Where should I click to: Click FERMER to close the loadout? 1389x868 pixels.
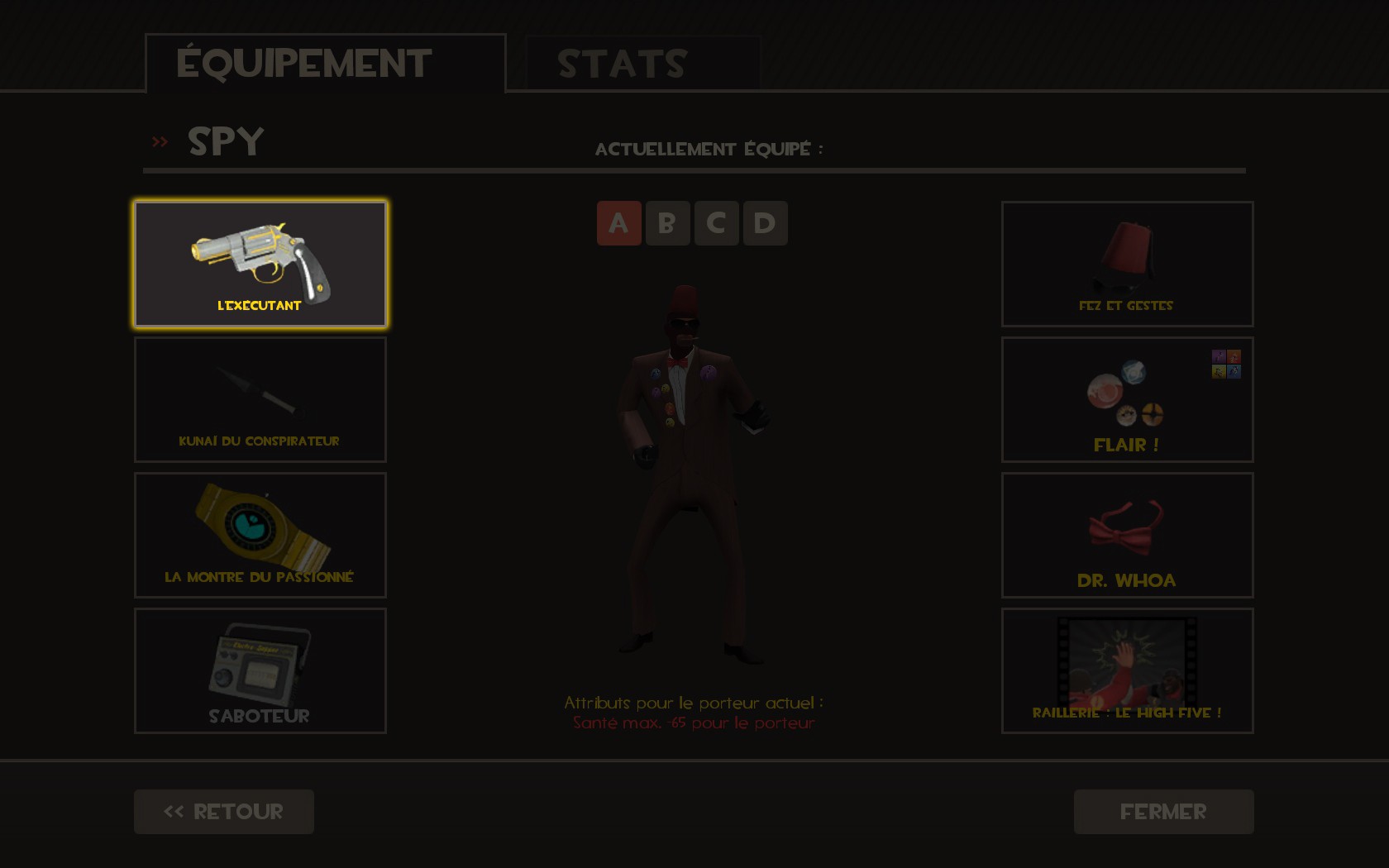tap(1162, 811)
